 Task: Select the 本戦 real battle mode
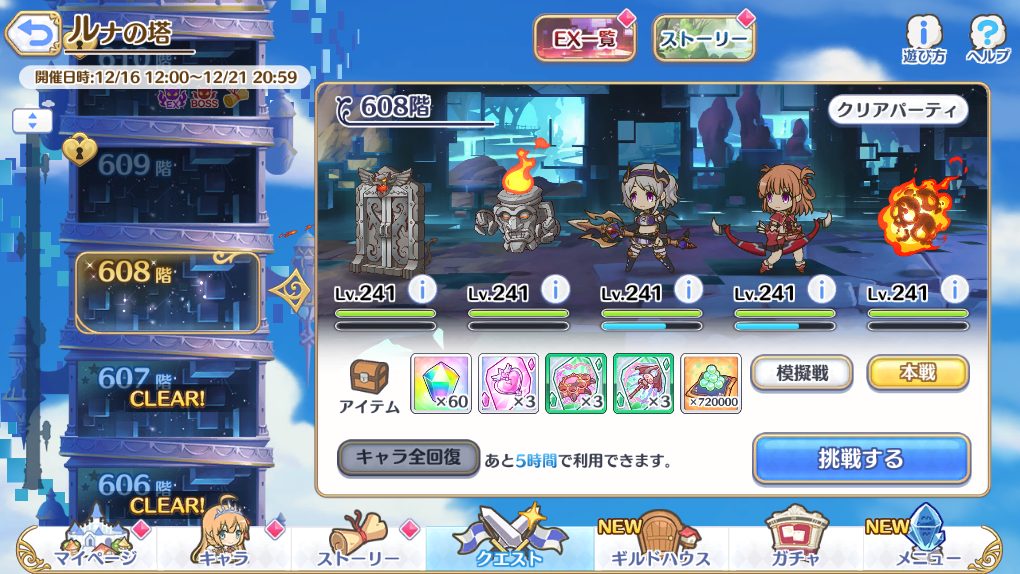pos(918,373)
